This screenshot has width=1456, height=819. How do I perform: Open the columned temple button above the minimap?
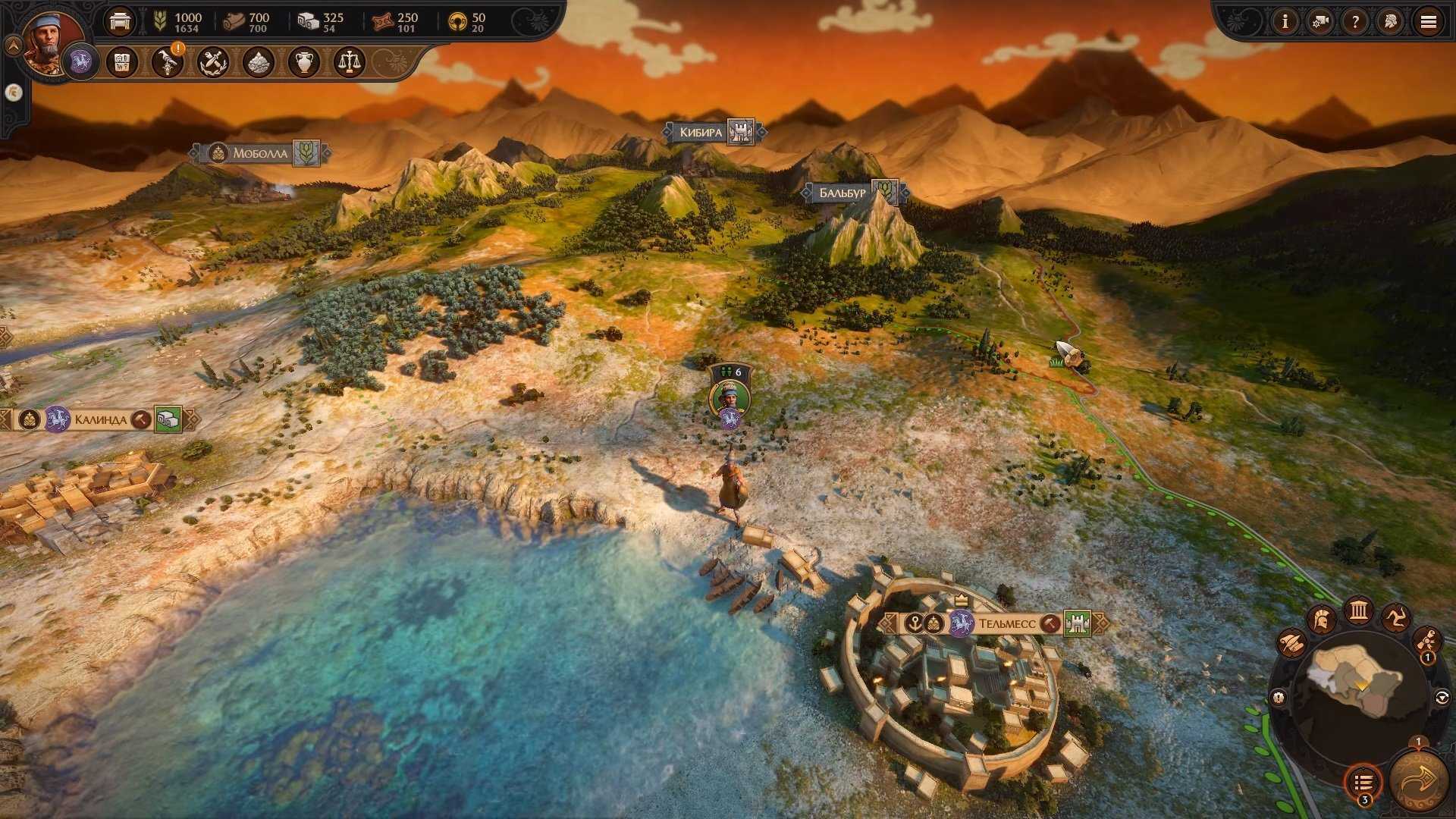(1358, 610)
